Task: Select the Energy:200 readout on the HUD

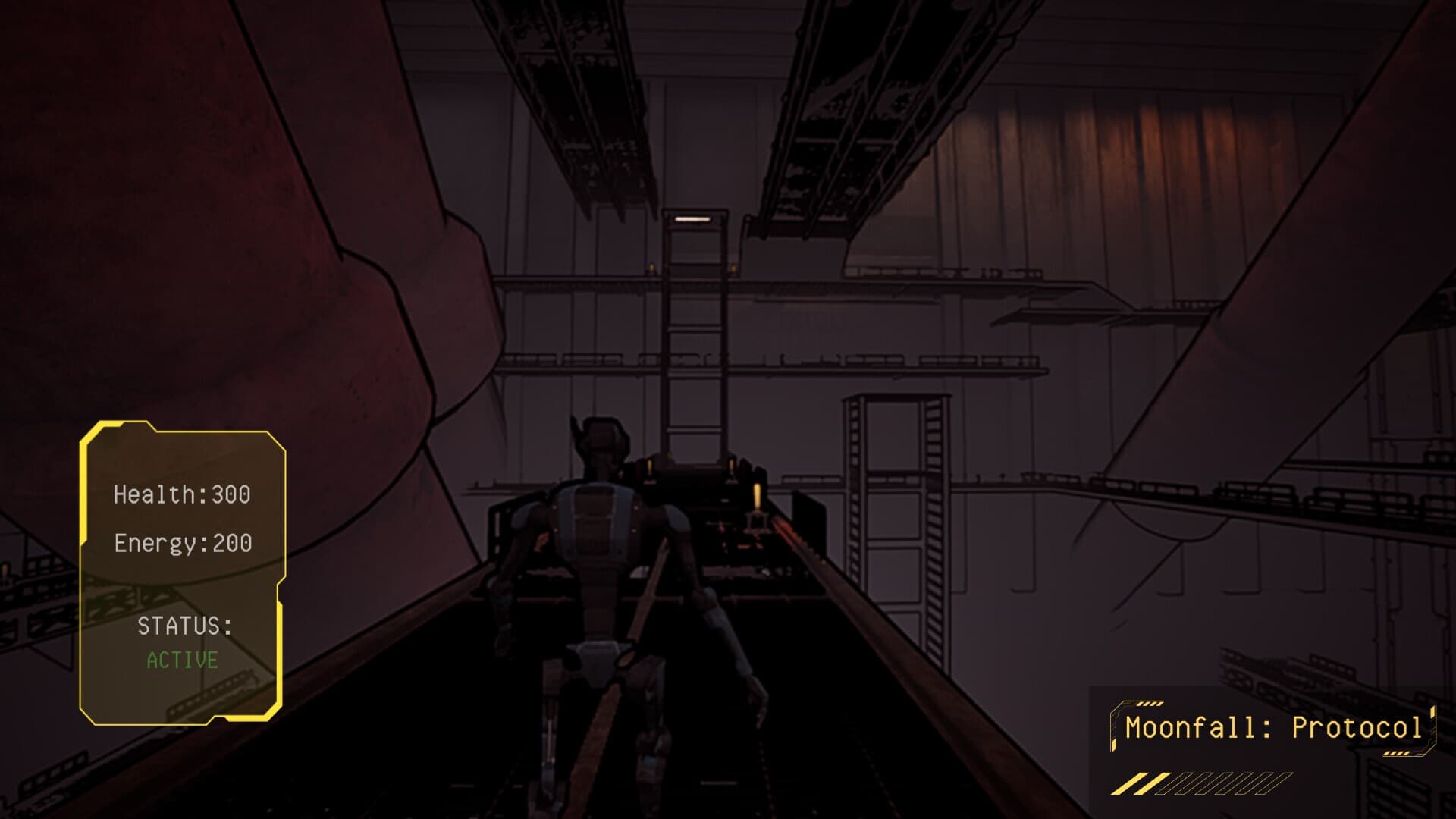Action: [x=184, y=542]
